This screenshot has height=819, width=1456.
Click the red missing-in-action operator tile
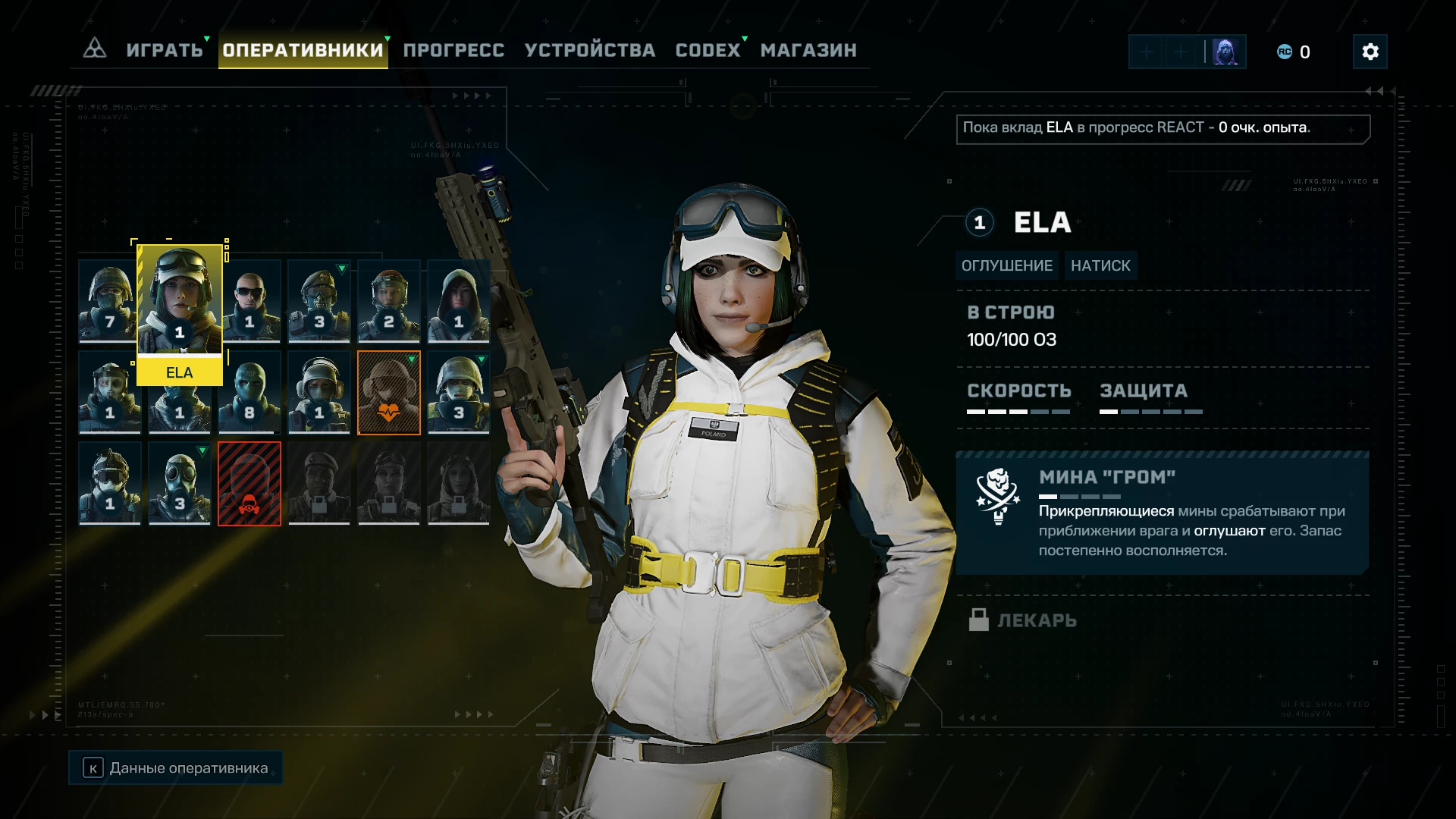pos(249,484)
